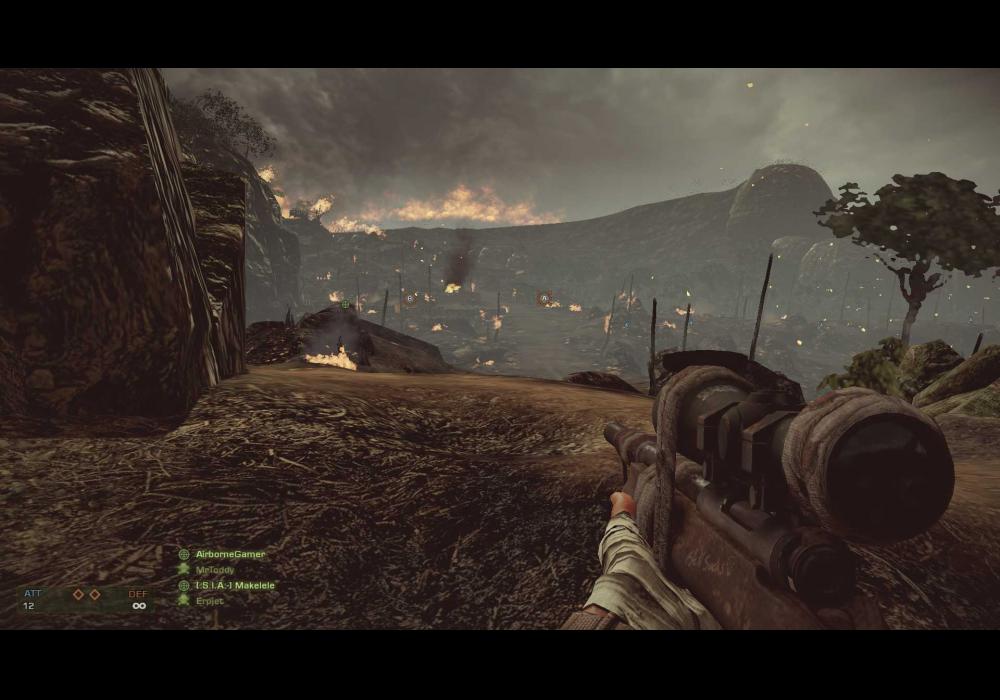Viewport: 1000px width, 700px height.
Task: Select MrToddy in the squad list
Action: (x=216, y=570)
